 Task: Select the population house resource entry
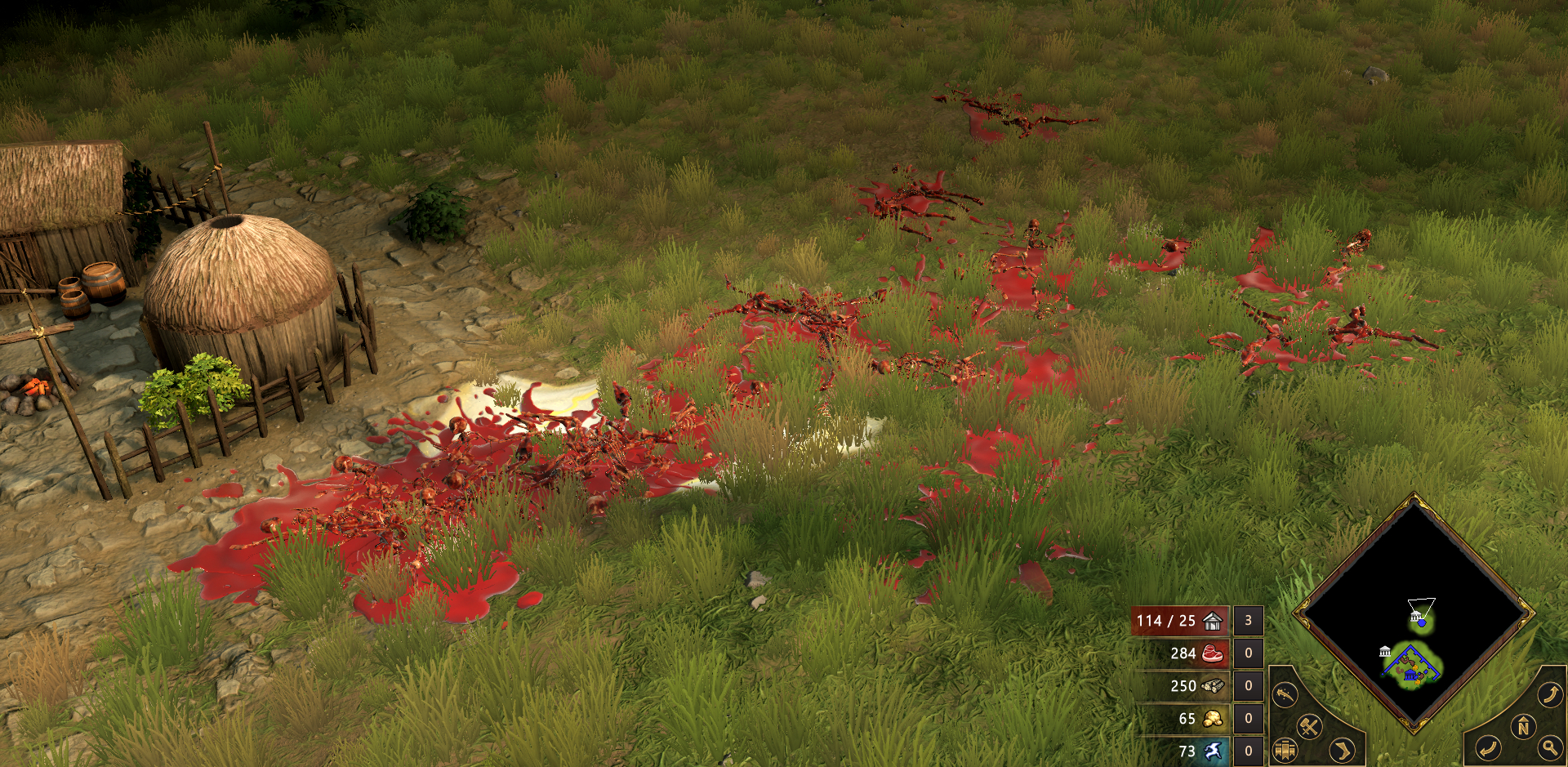click(1179, 621)
